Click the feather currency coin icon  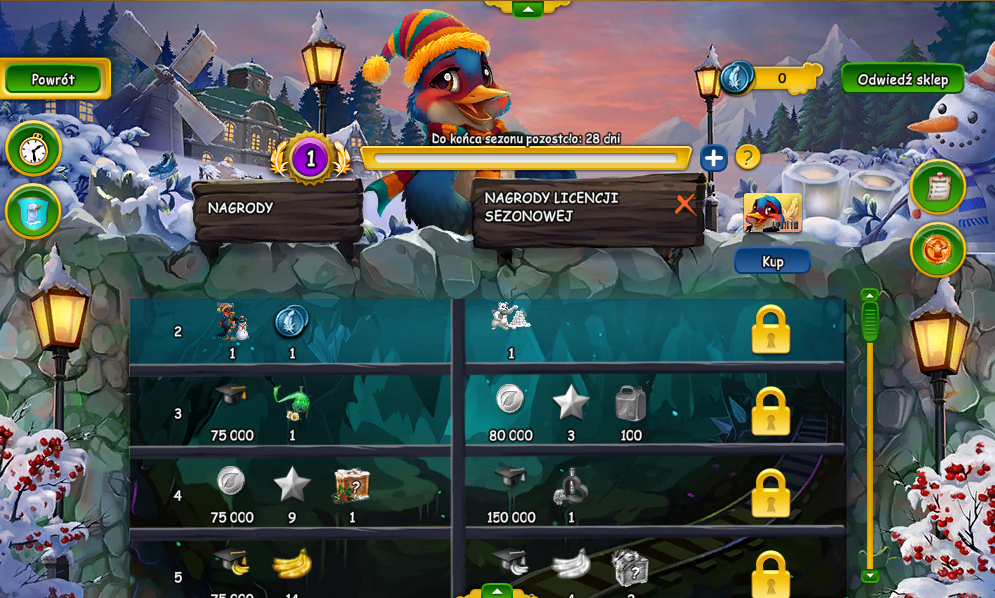pos(737,78)
